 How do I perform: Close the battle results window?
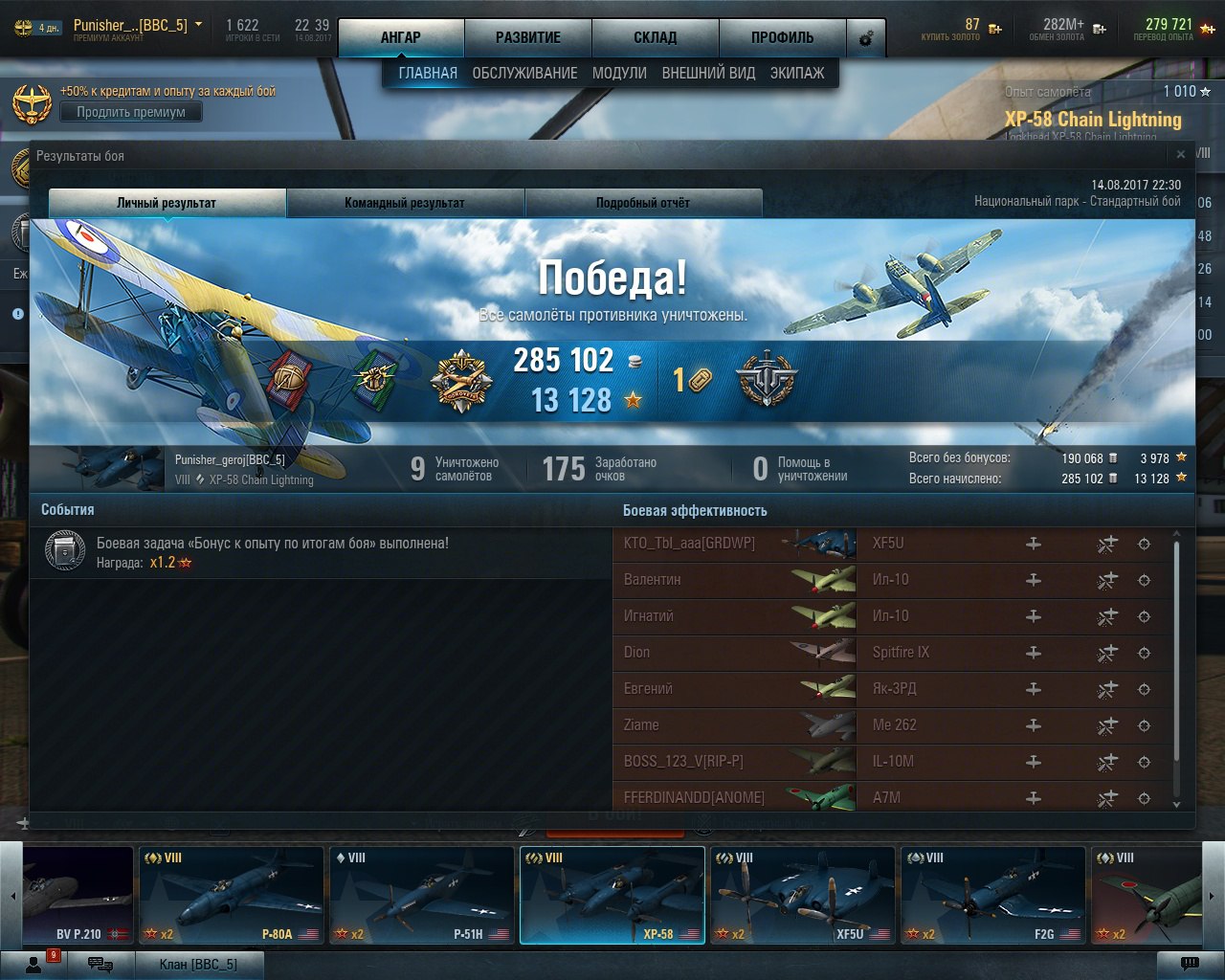(1181, 154)
